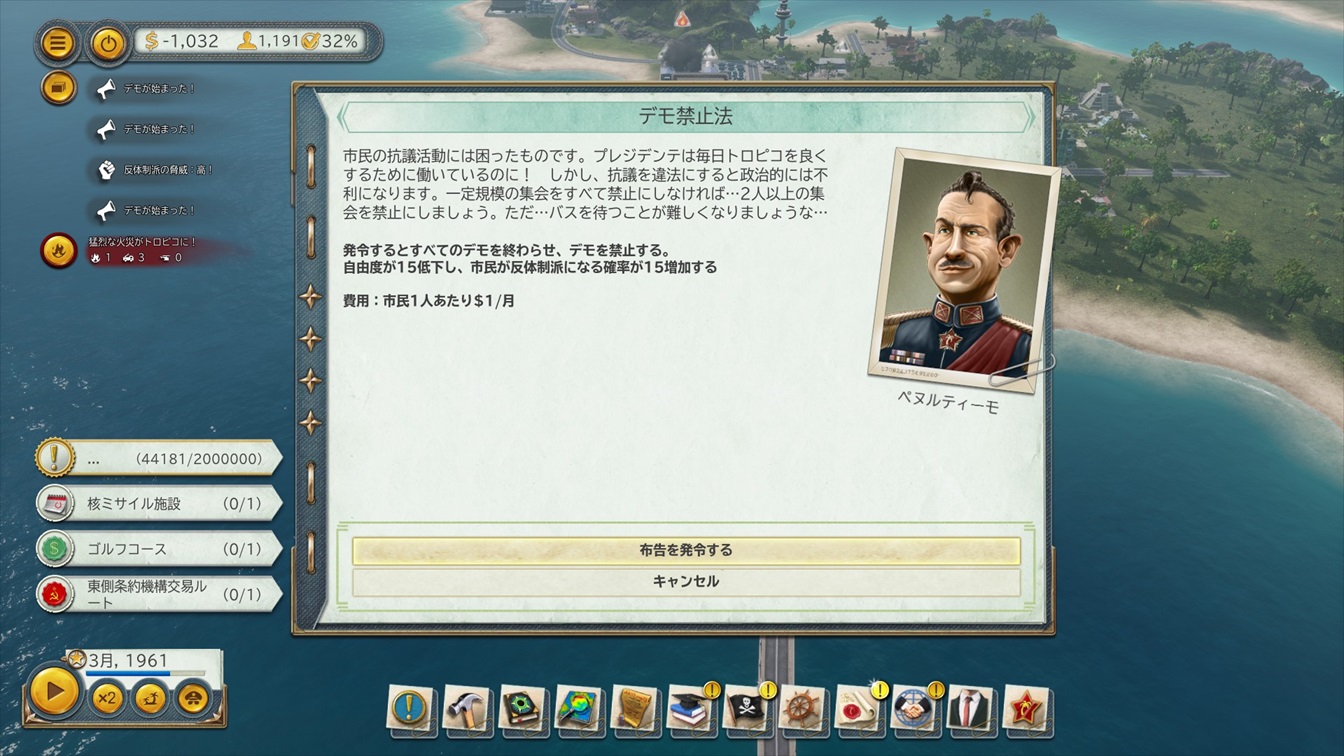The width and height of the screenshot is (1344, 756).
Task: Cancel the demonstration ban with キャンセル
Action: [686, 581]
